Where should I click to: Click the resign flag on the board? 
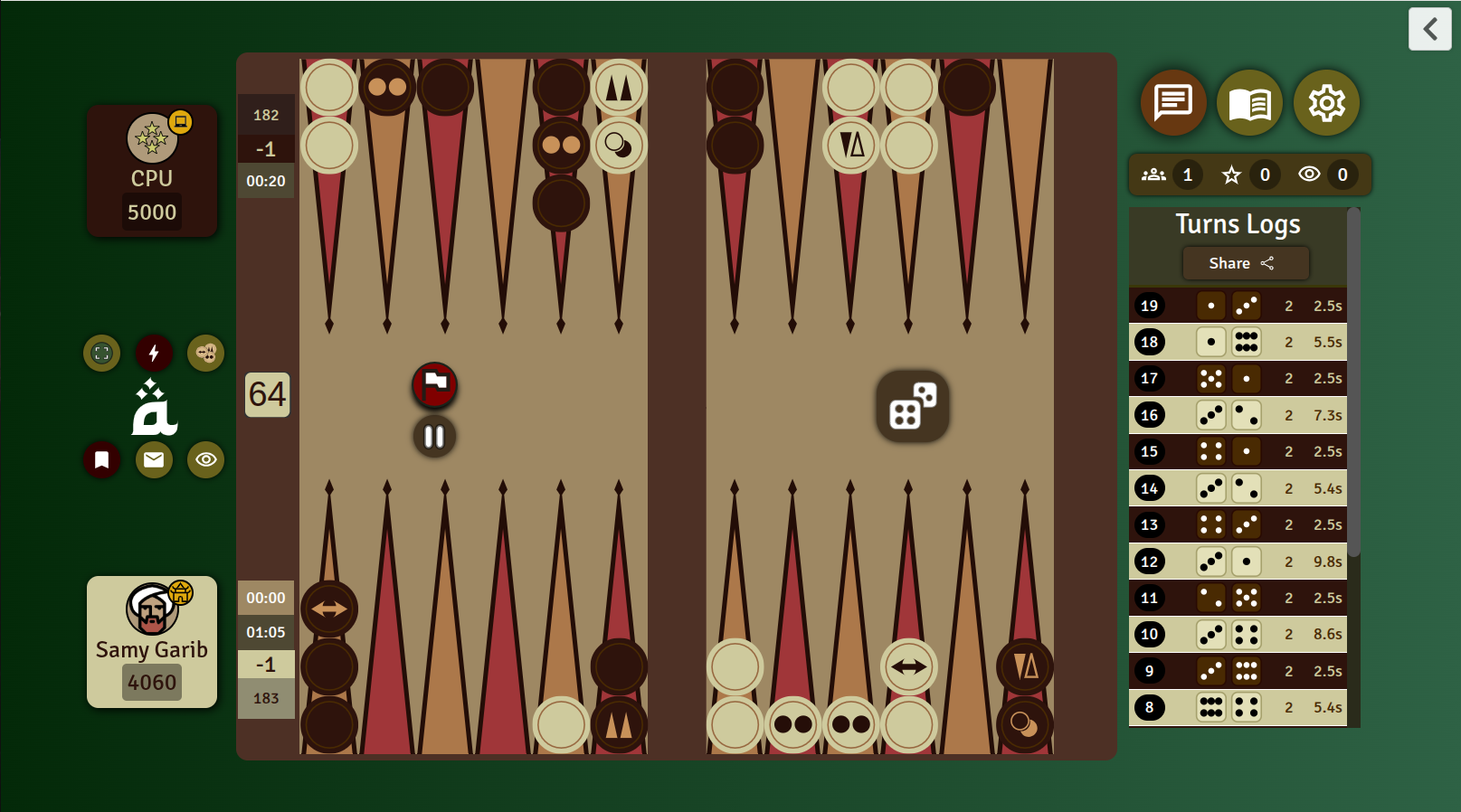(434, 385)
